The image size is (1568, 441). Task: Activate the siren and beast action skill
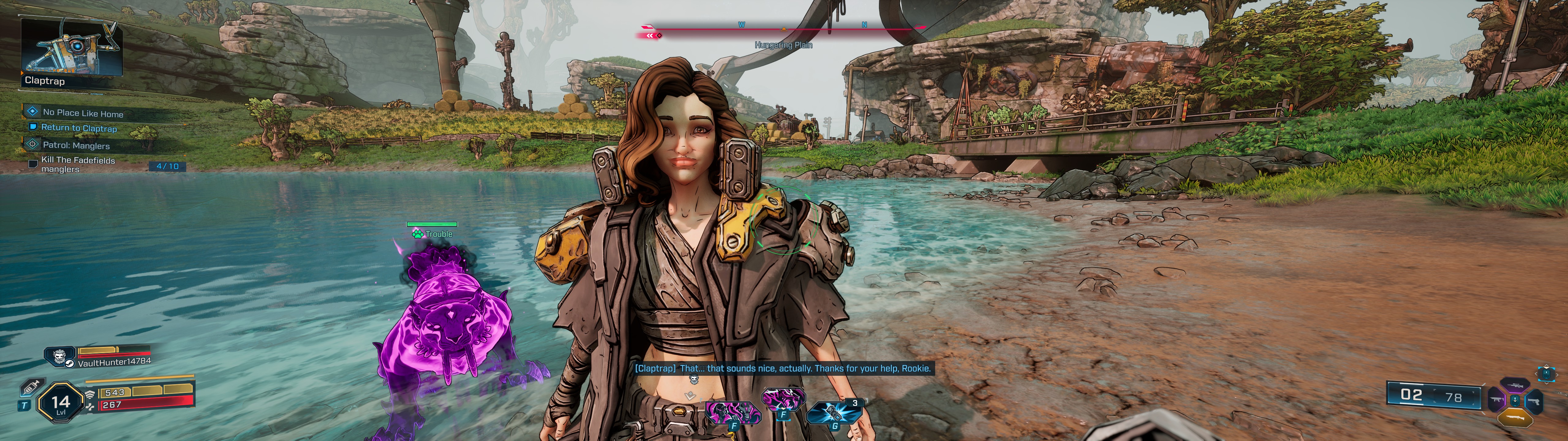point(733,413)
